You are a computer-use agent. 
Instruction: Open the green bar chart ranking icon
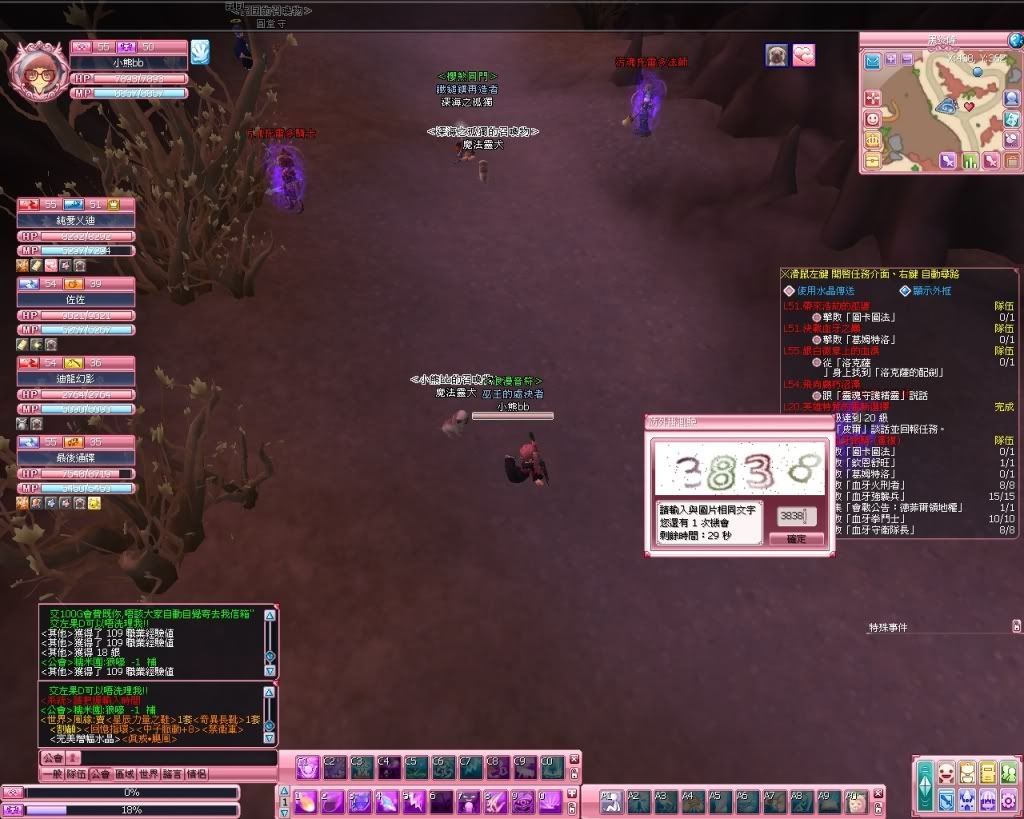(x=969, y=161)
